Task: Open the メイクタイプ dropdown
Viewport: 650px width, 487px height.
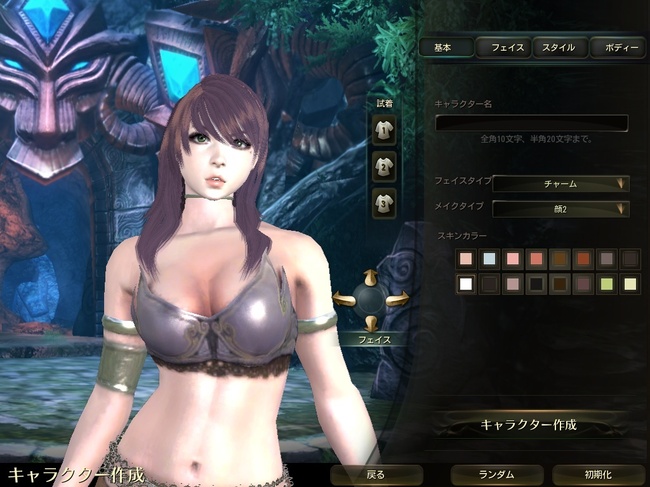Action: [x=560, y=208]
